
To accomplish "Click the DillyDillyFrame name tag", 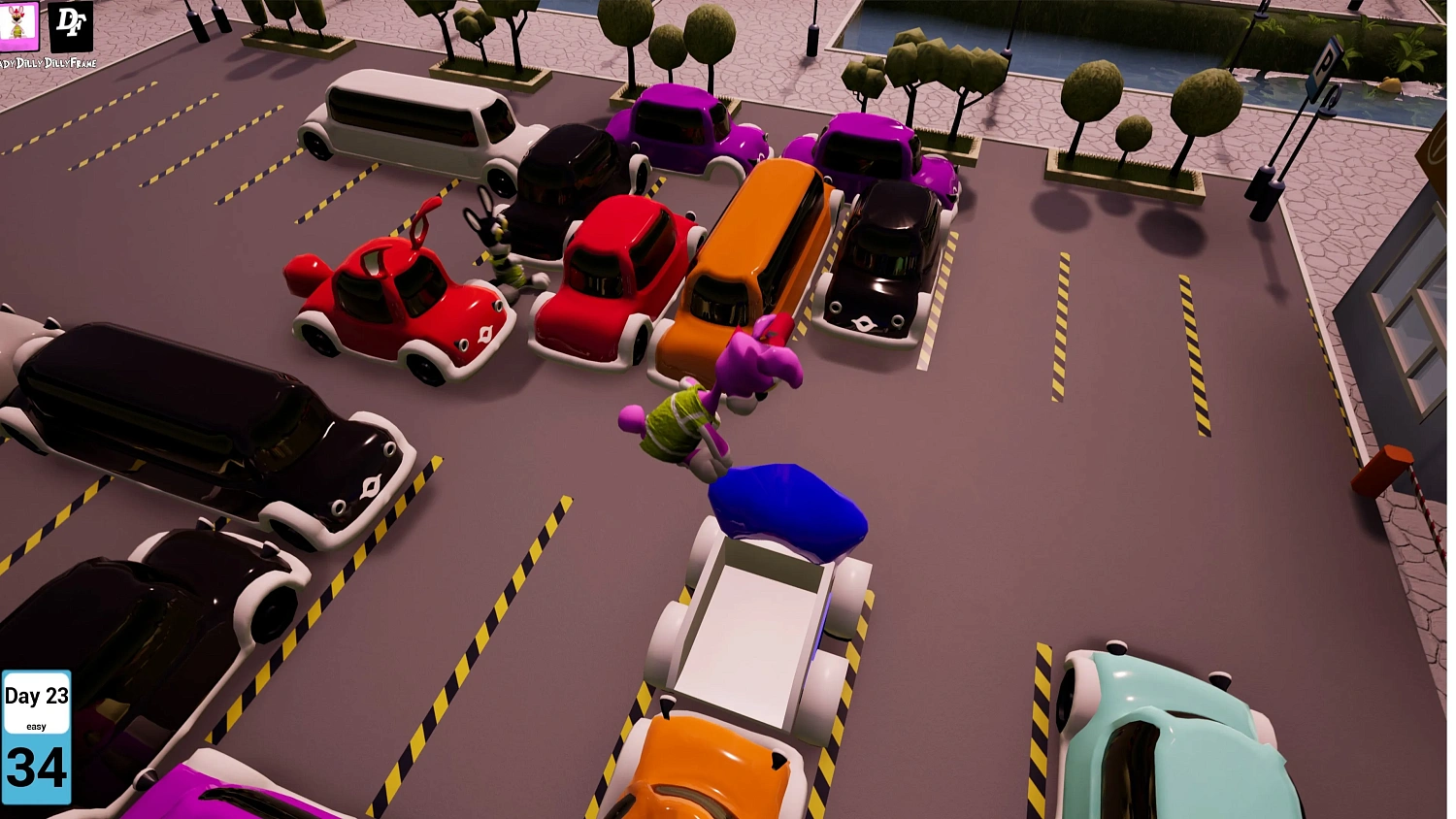I will [x=49, y=60].
